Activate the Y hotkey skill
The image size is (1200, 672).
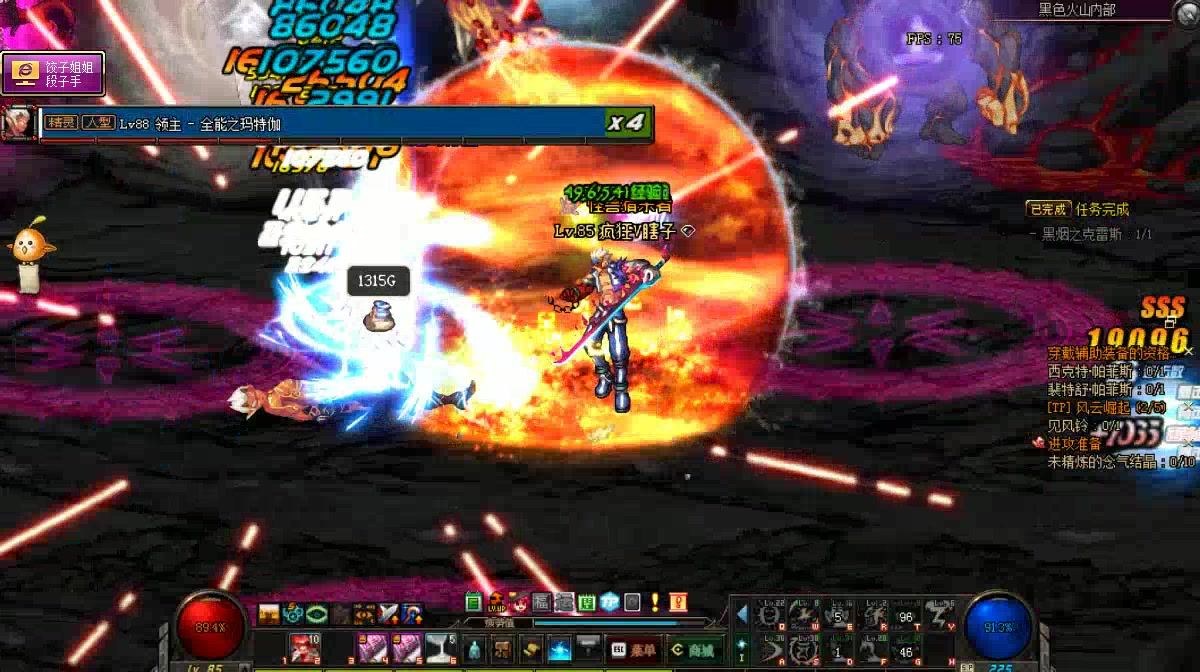938,615
